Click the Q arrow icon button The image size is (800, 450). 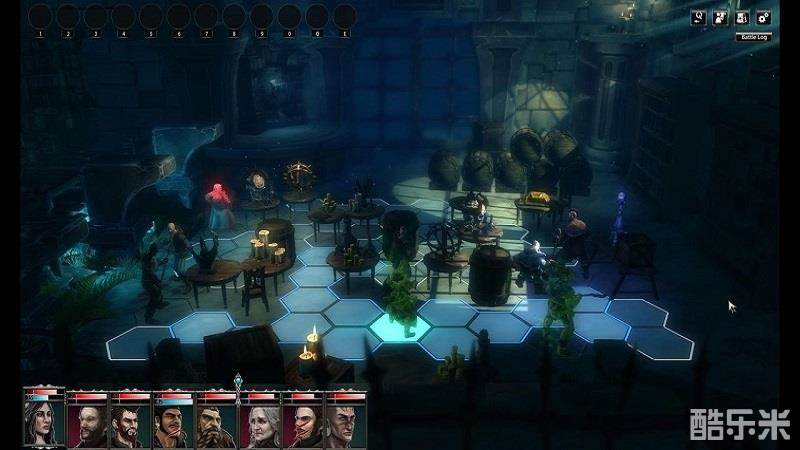click(700, 17)
